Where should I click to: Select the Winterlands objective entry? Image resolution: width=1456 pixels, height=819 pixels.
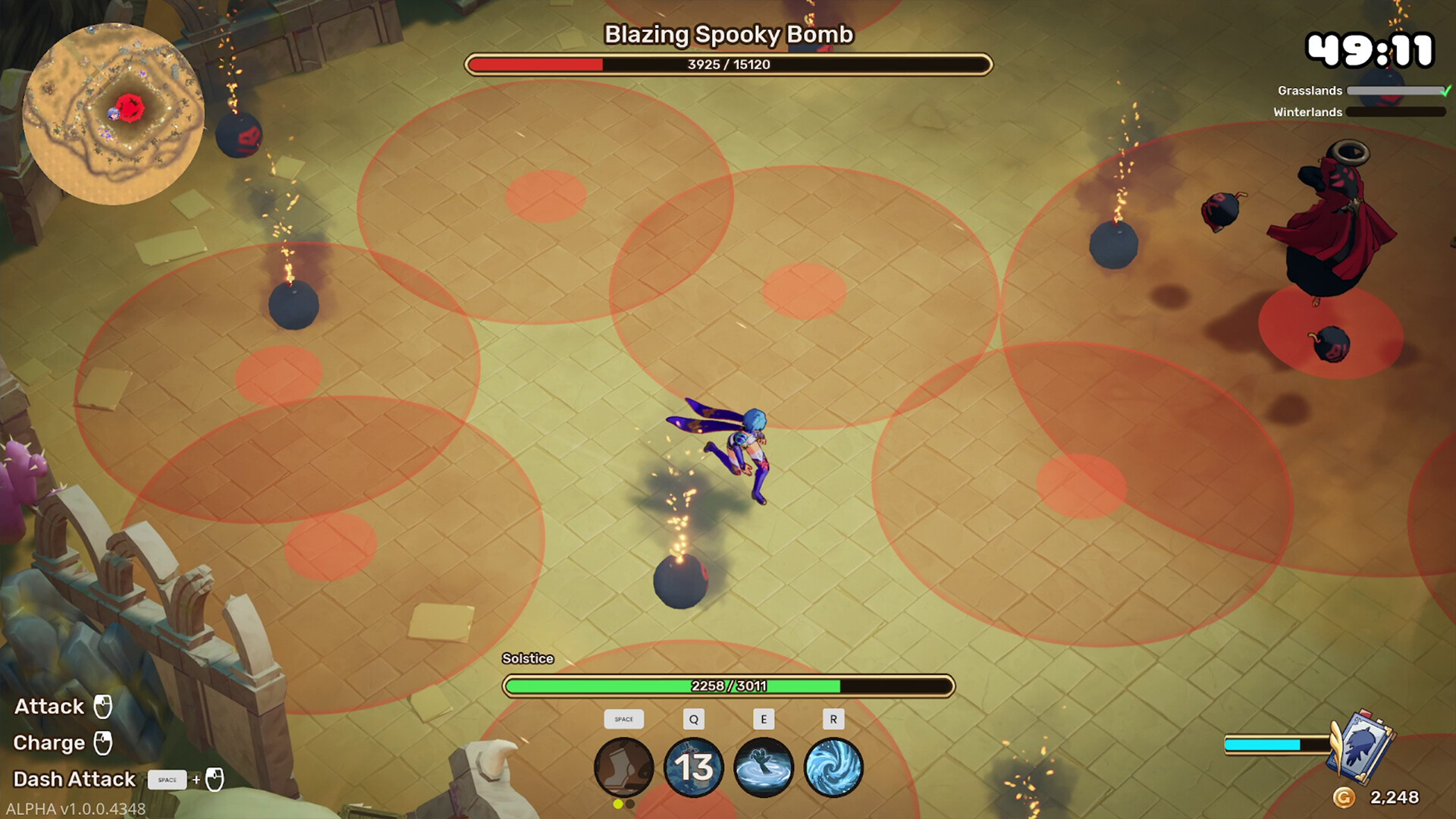pos(1307,112)
